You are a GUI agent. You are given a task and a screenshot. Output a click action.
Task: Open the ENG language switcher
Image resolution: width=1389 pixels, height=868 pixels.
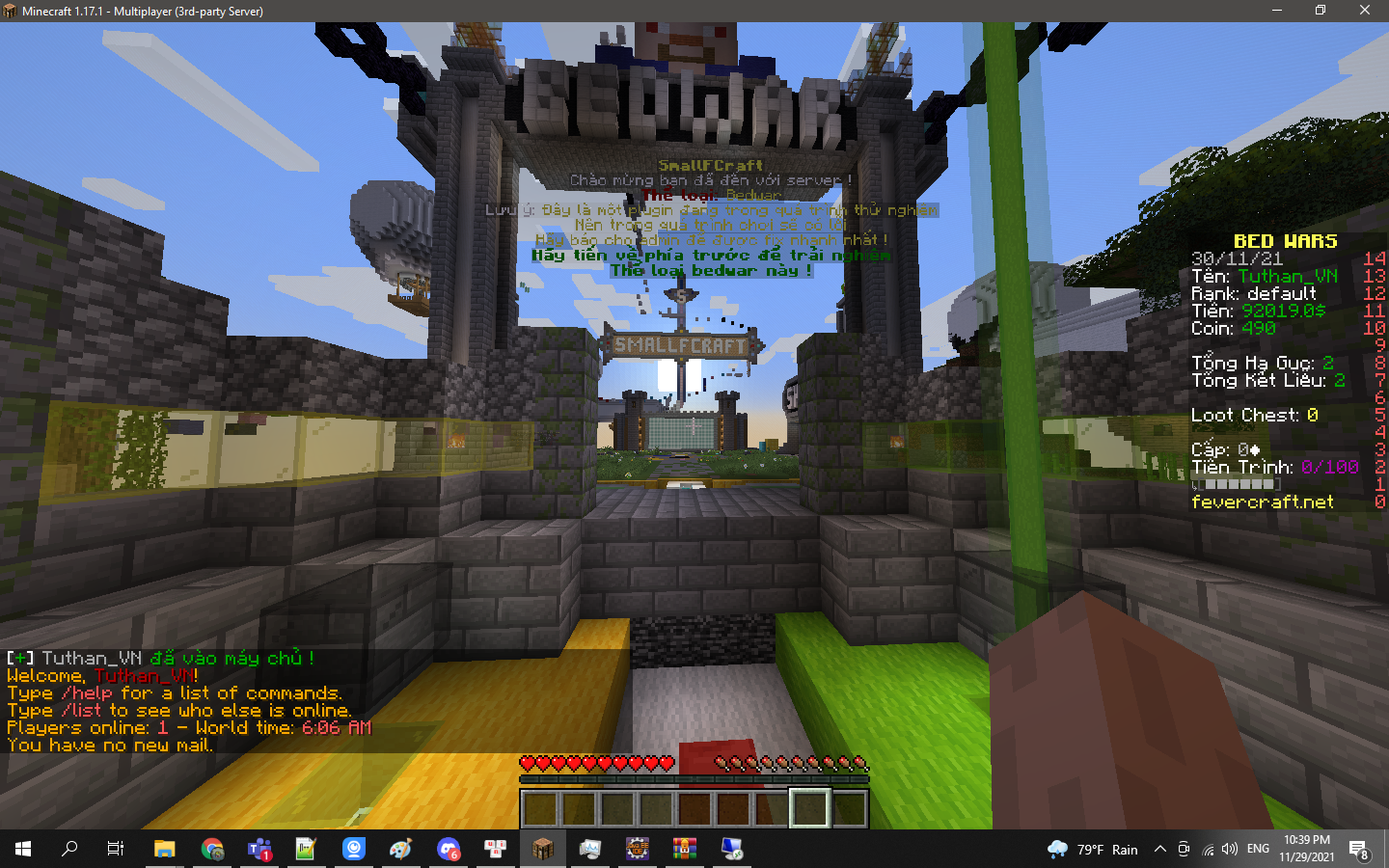click(1258, 849)
